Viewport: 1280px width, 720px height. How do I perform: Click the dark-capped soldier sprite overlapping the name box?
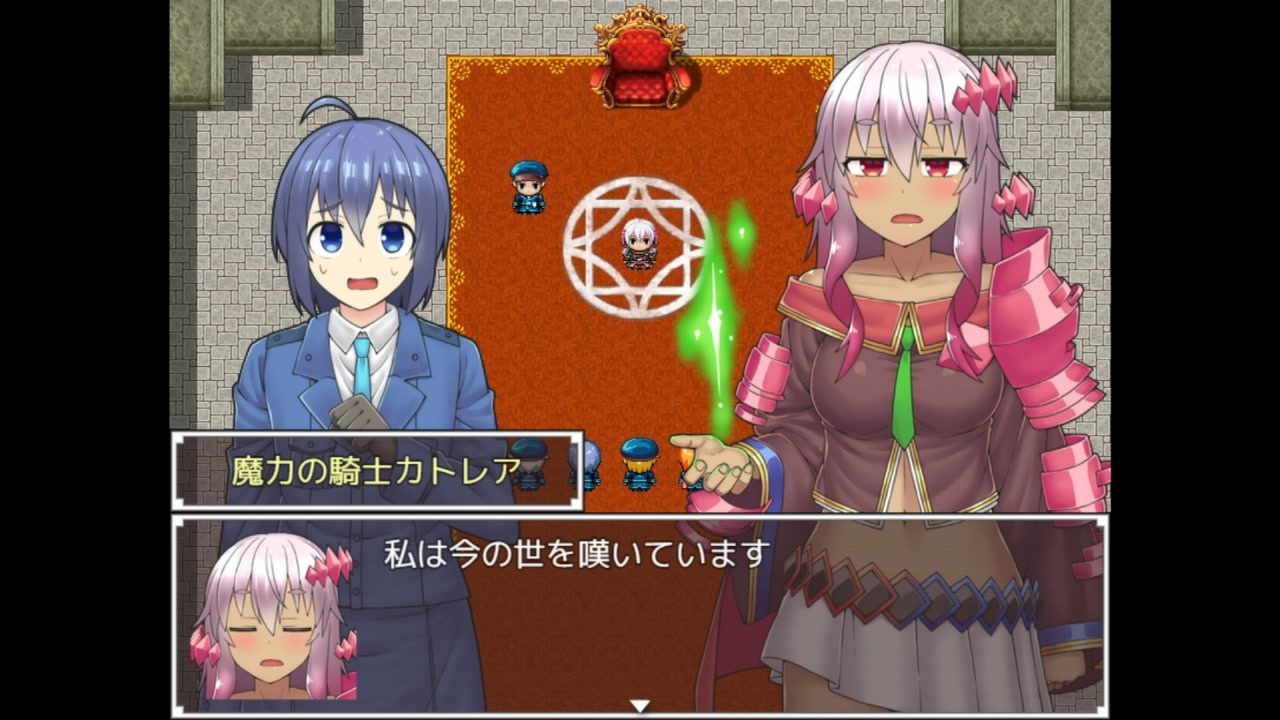click(527, 465)
